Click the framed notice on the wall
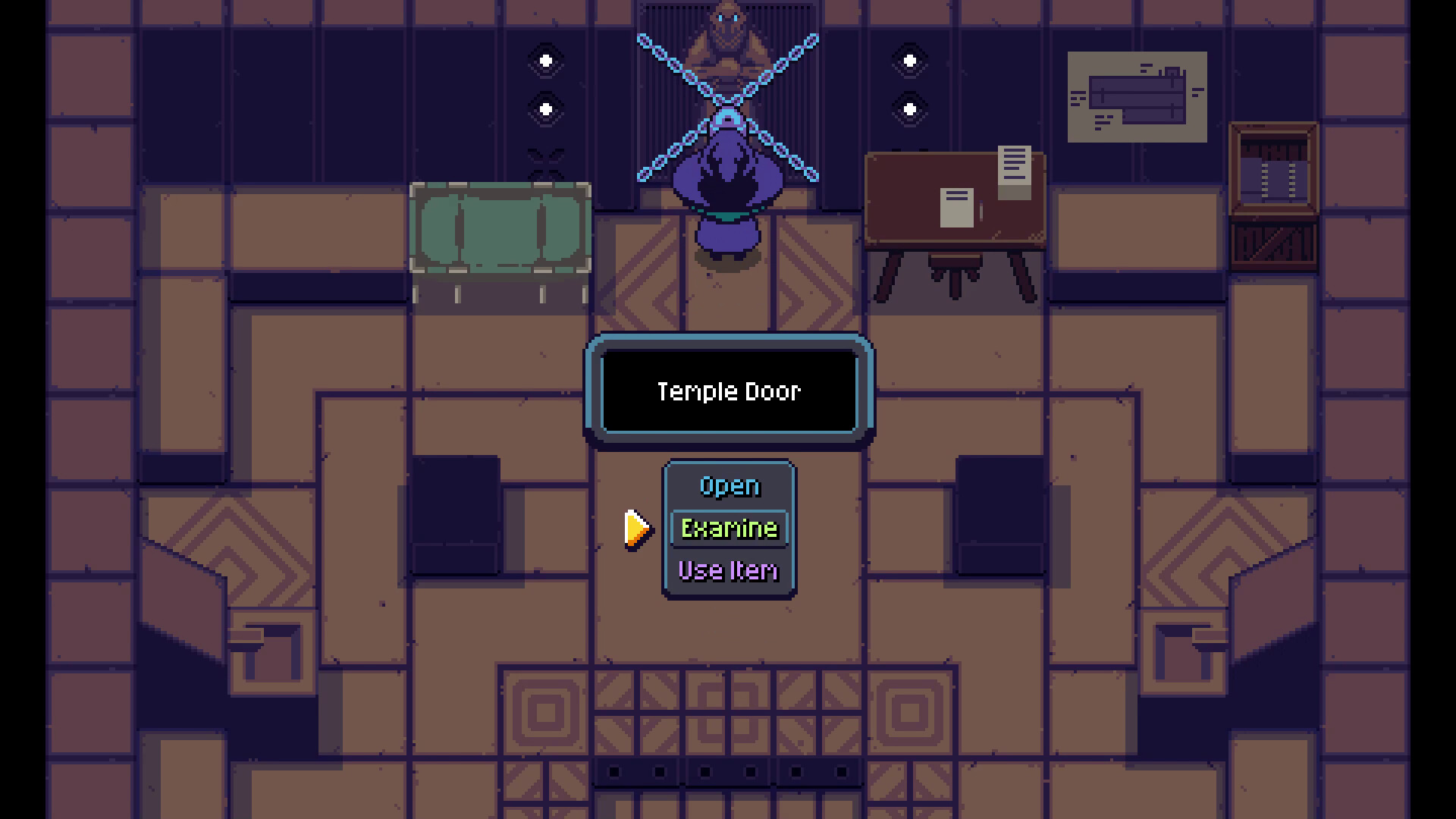This screenshot has height=819, width=1456. point(1137,97)
